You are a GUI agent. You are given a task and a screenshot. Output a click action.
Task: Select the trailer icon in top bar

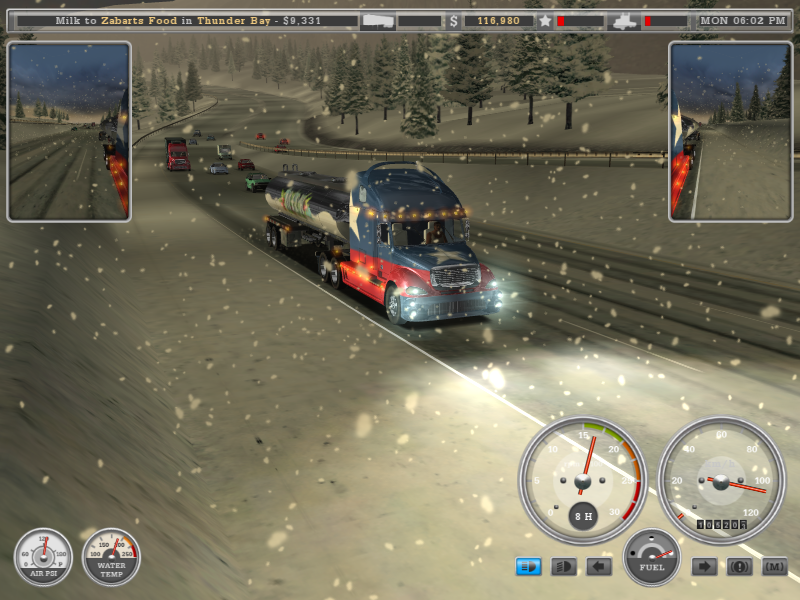pyautogui.click(x=378, y=20)
